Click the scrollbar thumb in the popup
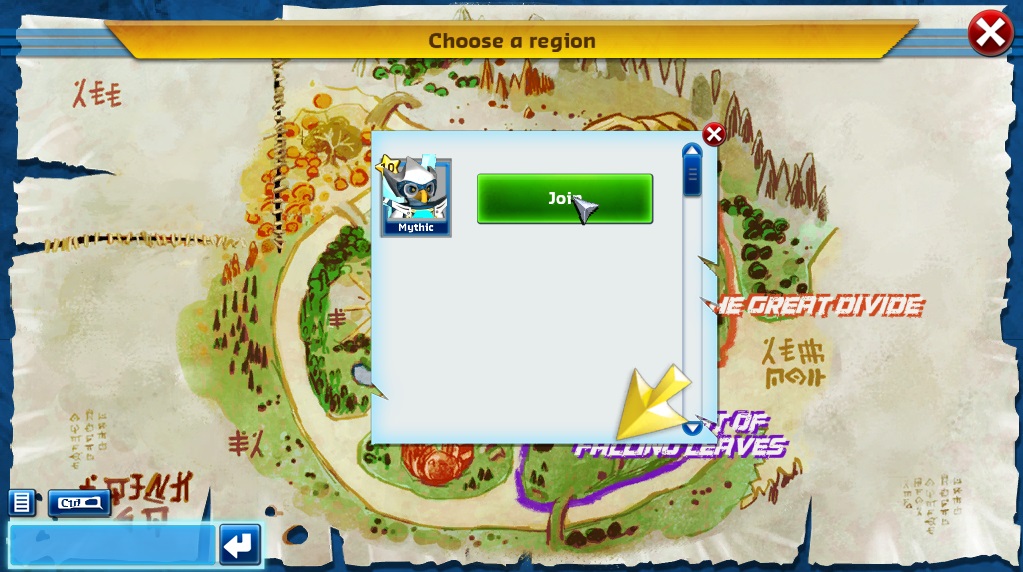Screen dimensions: 1023x572 692,177
